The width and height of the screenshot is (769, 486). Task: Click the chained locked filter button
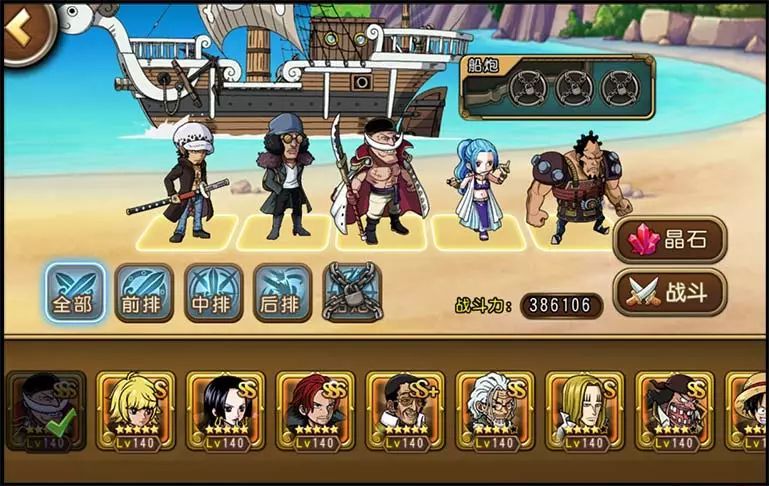[x=352, y=292]
